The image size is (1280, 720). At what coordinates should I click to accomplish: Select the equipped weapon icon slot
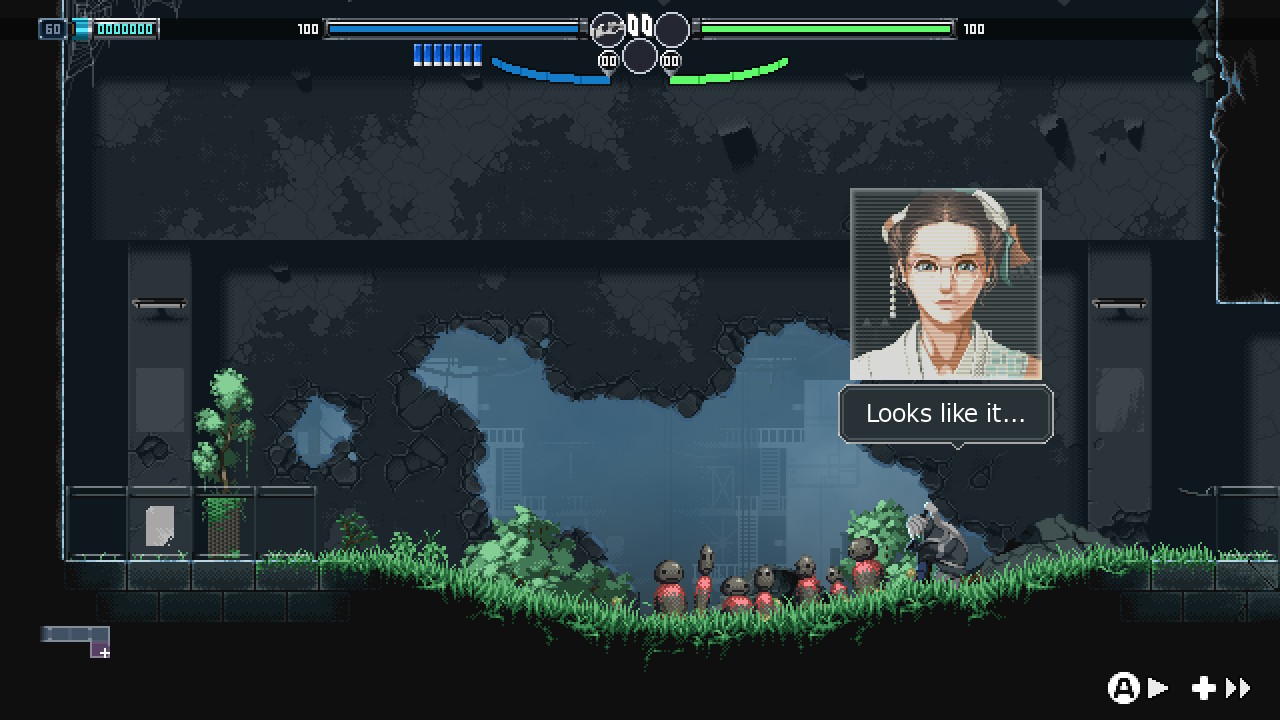tap(607, 30)
